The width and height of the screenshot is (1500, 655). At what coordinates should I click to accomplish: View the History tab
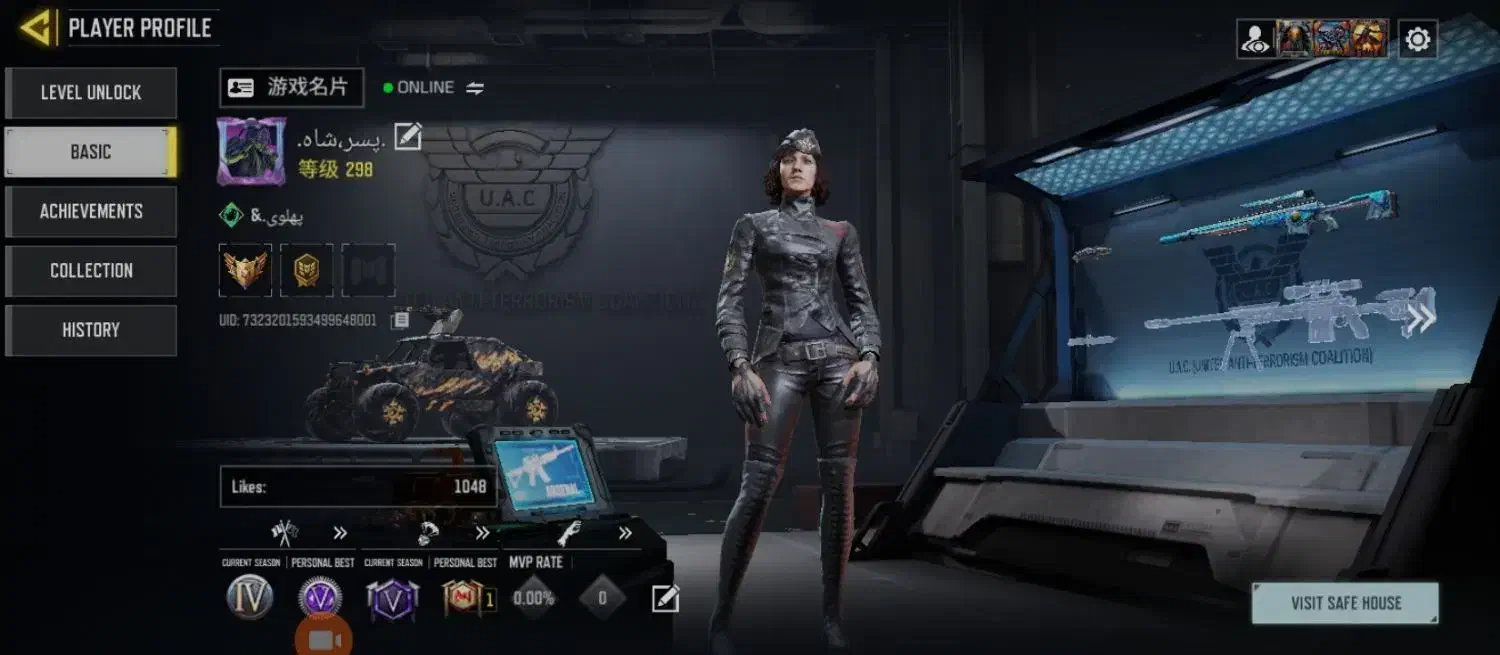coord(91,330)
